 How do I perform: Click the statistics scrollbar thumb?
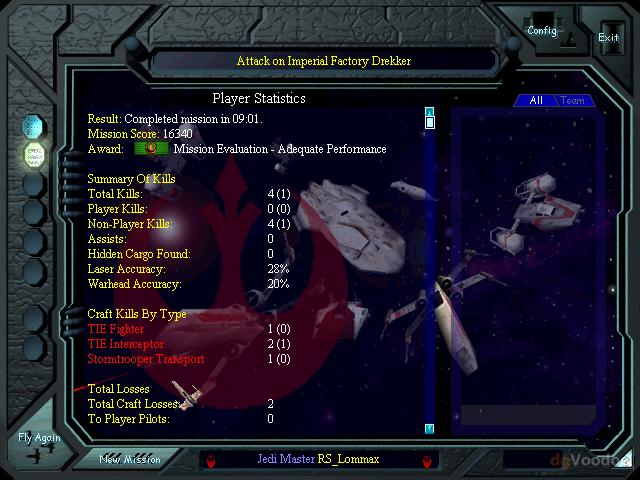(430, 123)
